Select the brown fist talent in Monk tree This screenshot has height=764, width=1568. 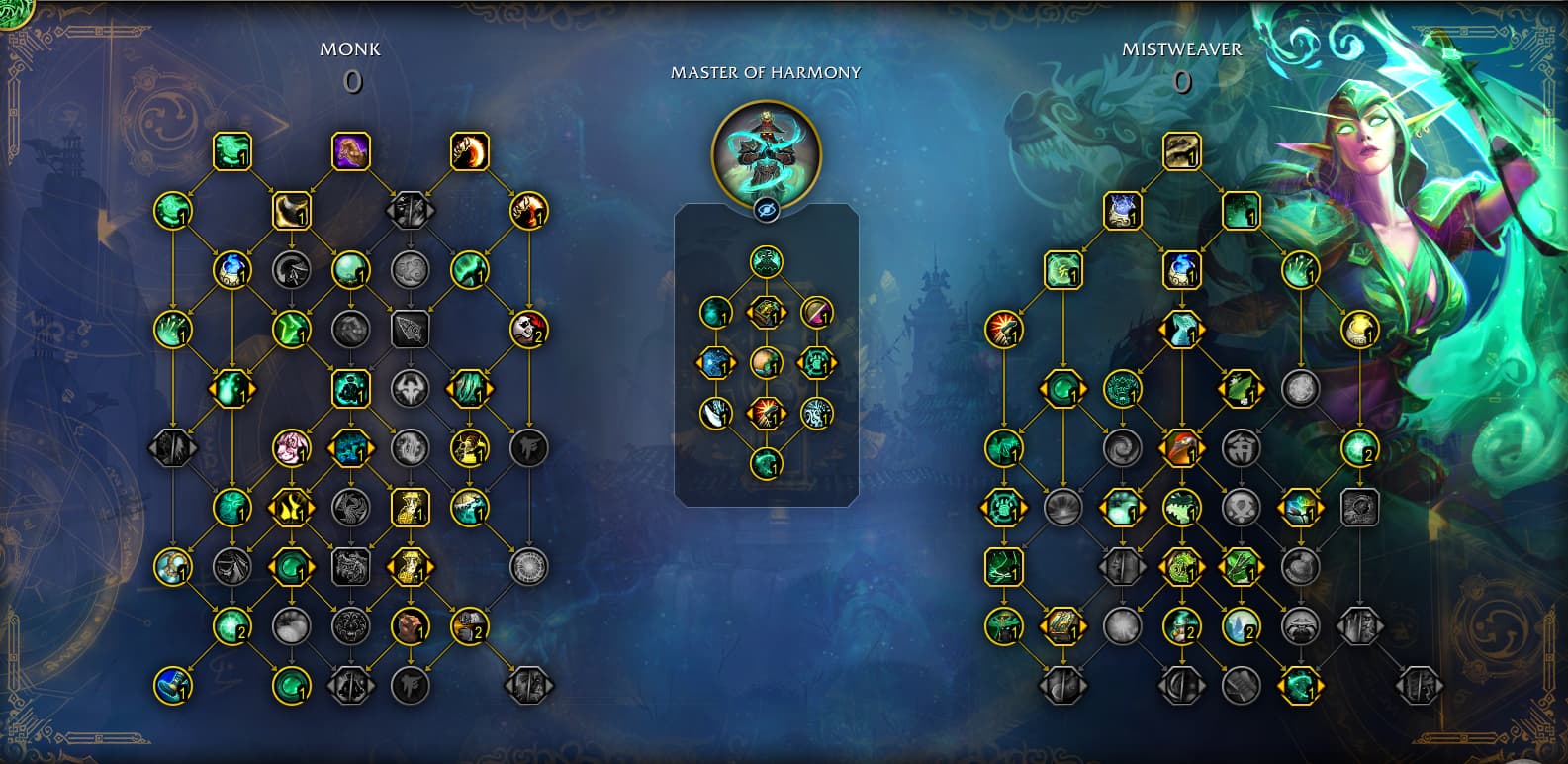click(410, 625)
